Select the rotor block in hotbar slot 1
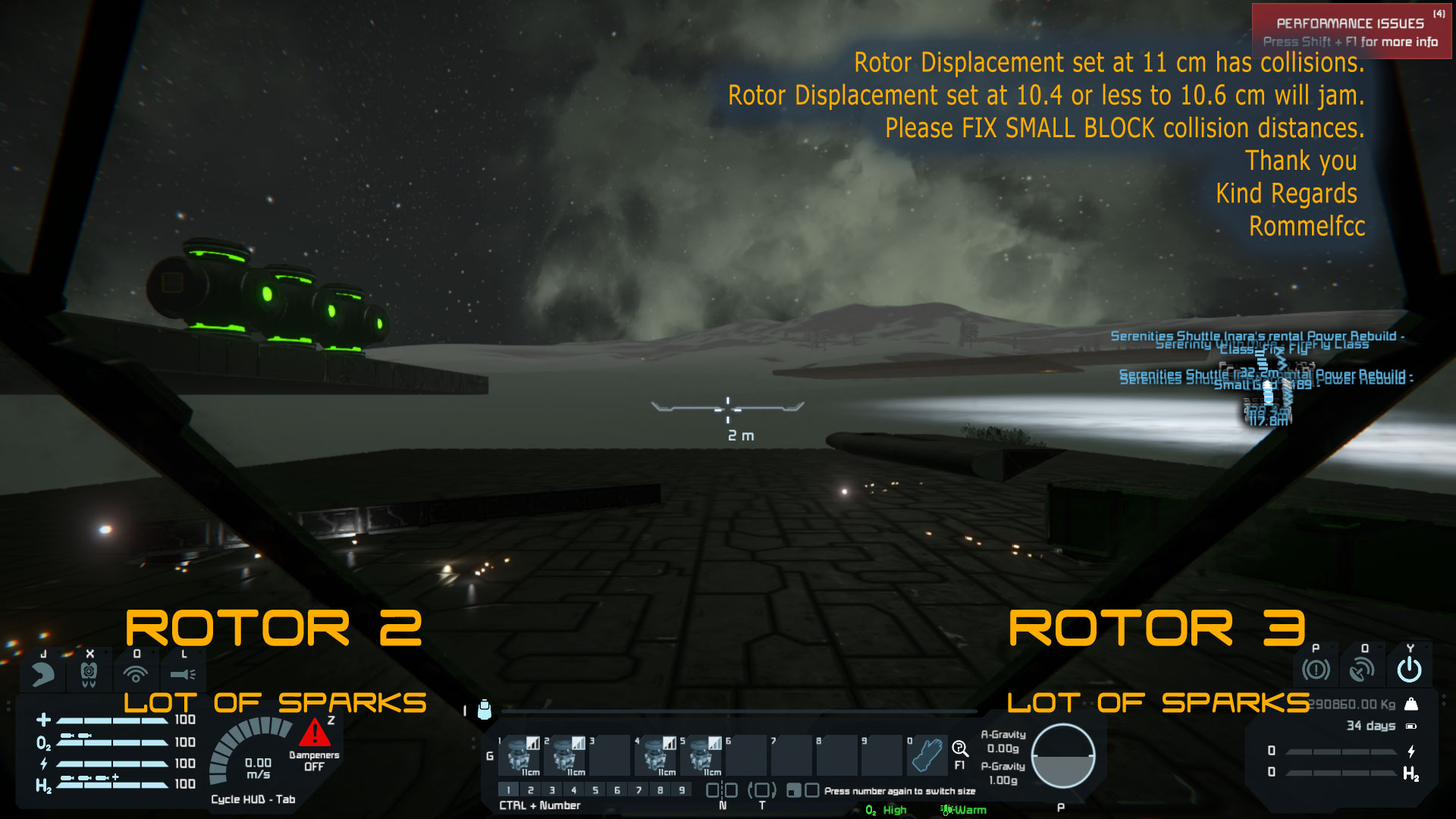 pyautogui.click(x=522, y=755)
